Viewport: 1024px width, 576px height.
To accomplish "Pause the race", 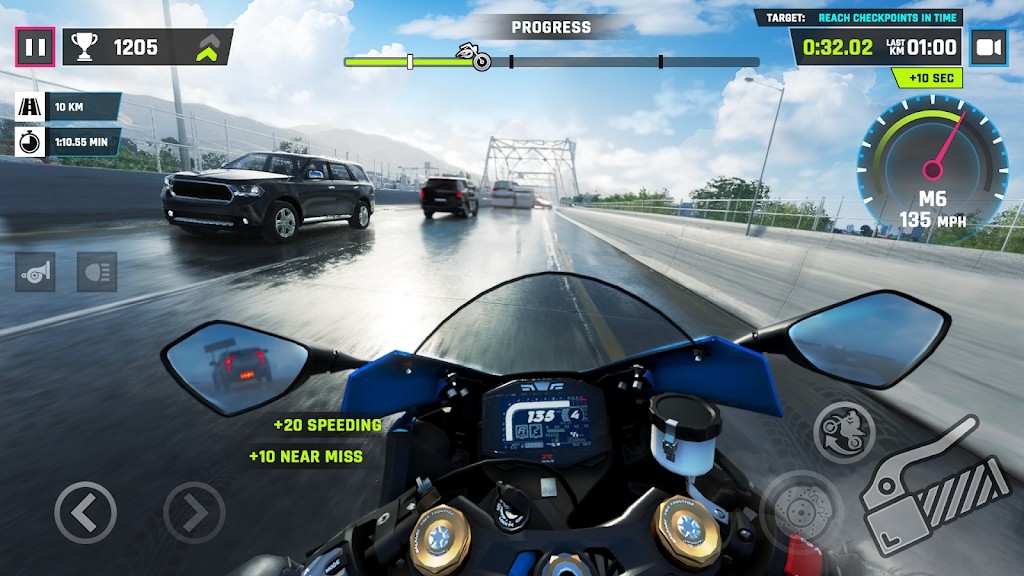I will (35, 47).
